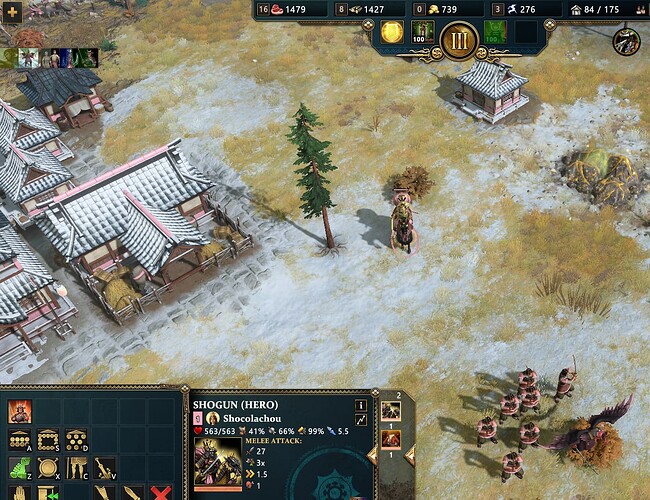Screen dimensions: 650x500
Task: Select the golden sun god power
Action: [392, 32]
